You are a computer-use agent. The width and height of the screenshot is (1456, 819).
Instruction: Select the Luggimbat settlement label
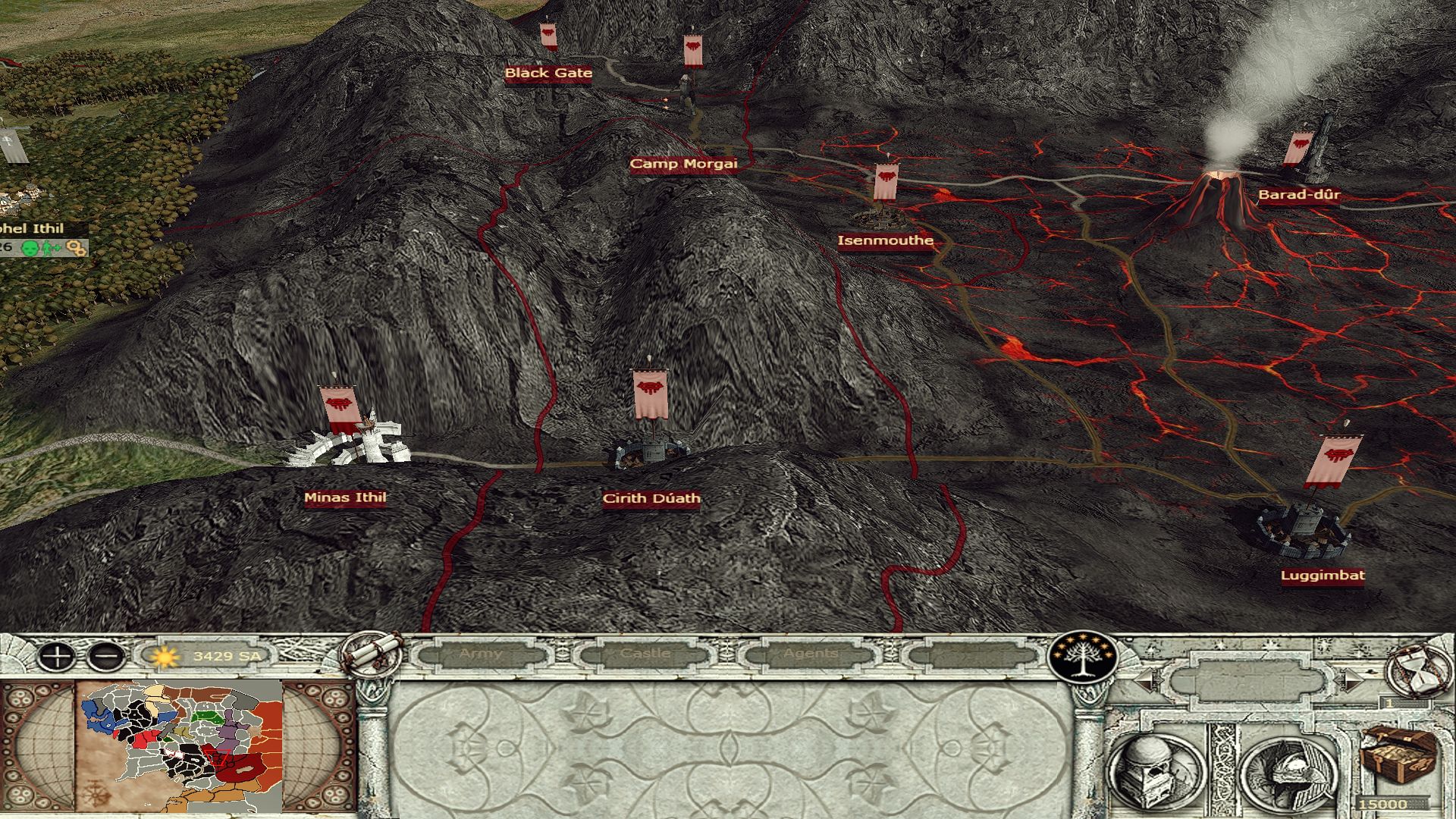tap(1323, 576)
